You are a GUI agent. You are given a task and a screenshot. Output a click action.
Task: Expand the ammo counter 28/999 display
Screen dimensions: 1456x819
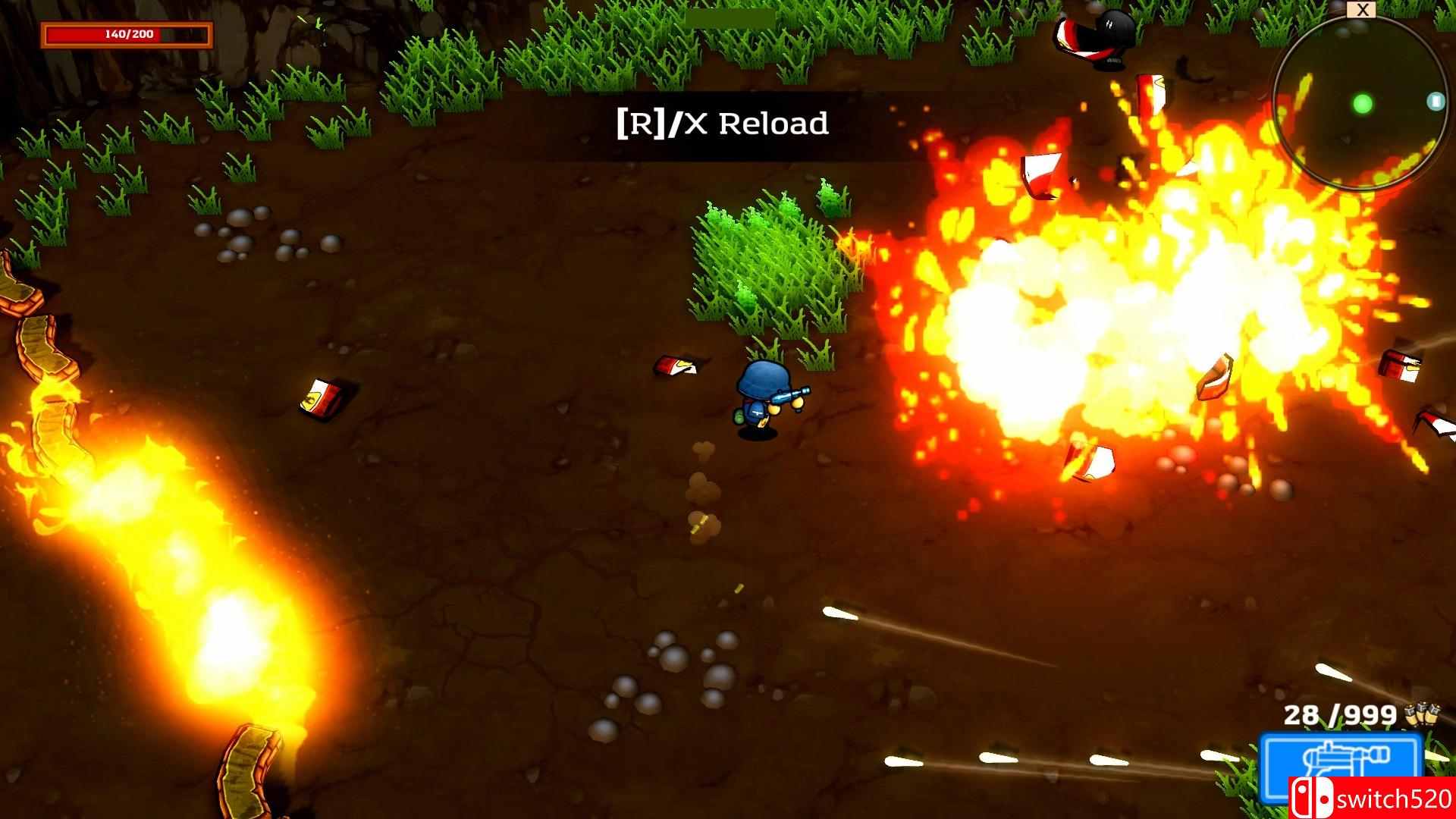click(x=1338, y=715)
